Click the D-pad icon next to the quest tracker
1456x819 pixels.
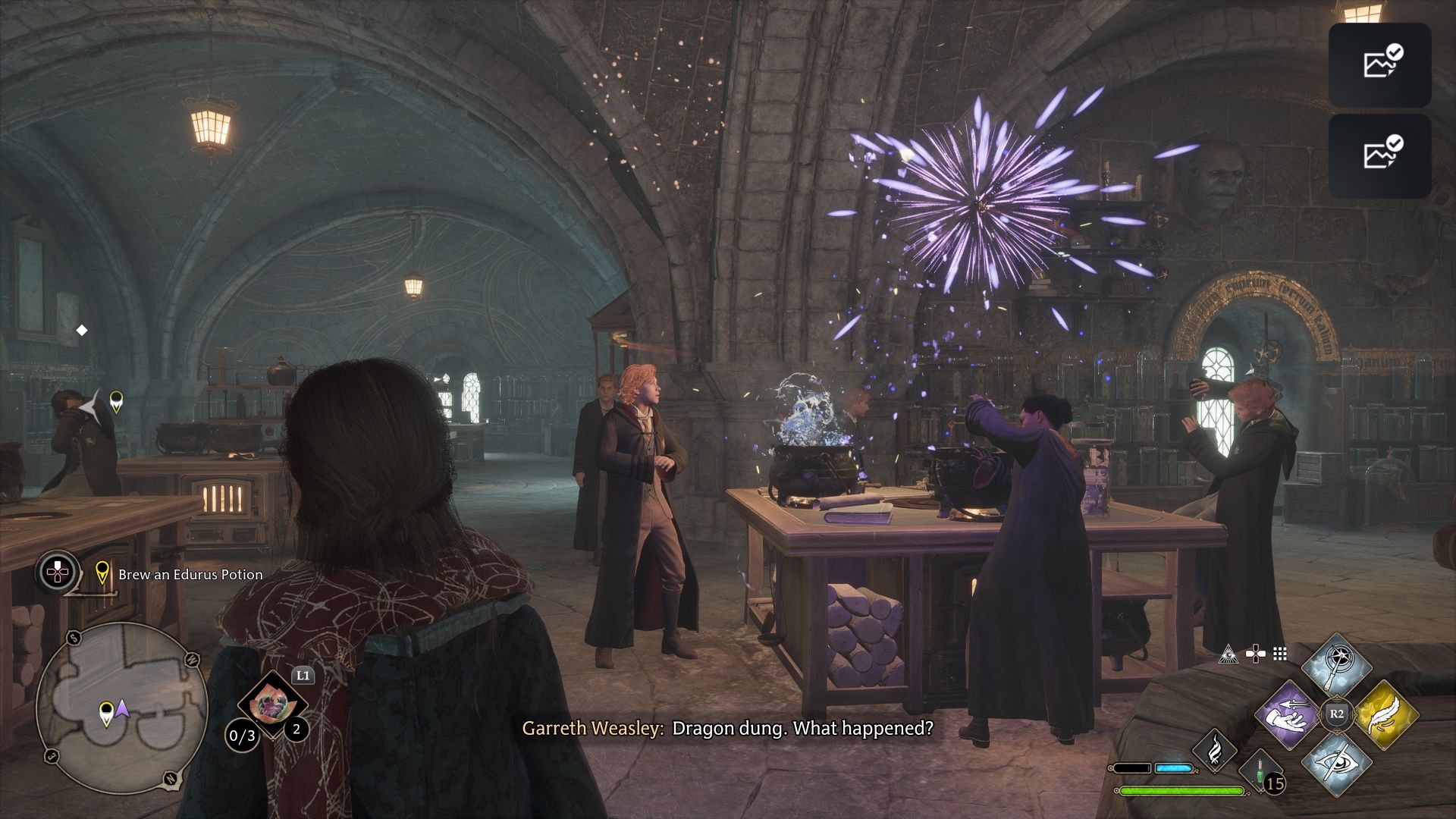(57, 573)
